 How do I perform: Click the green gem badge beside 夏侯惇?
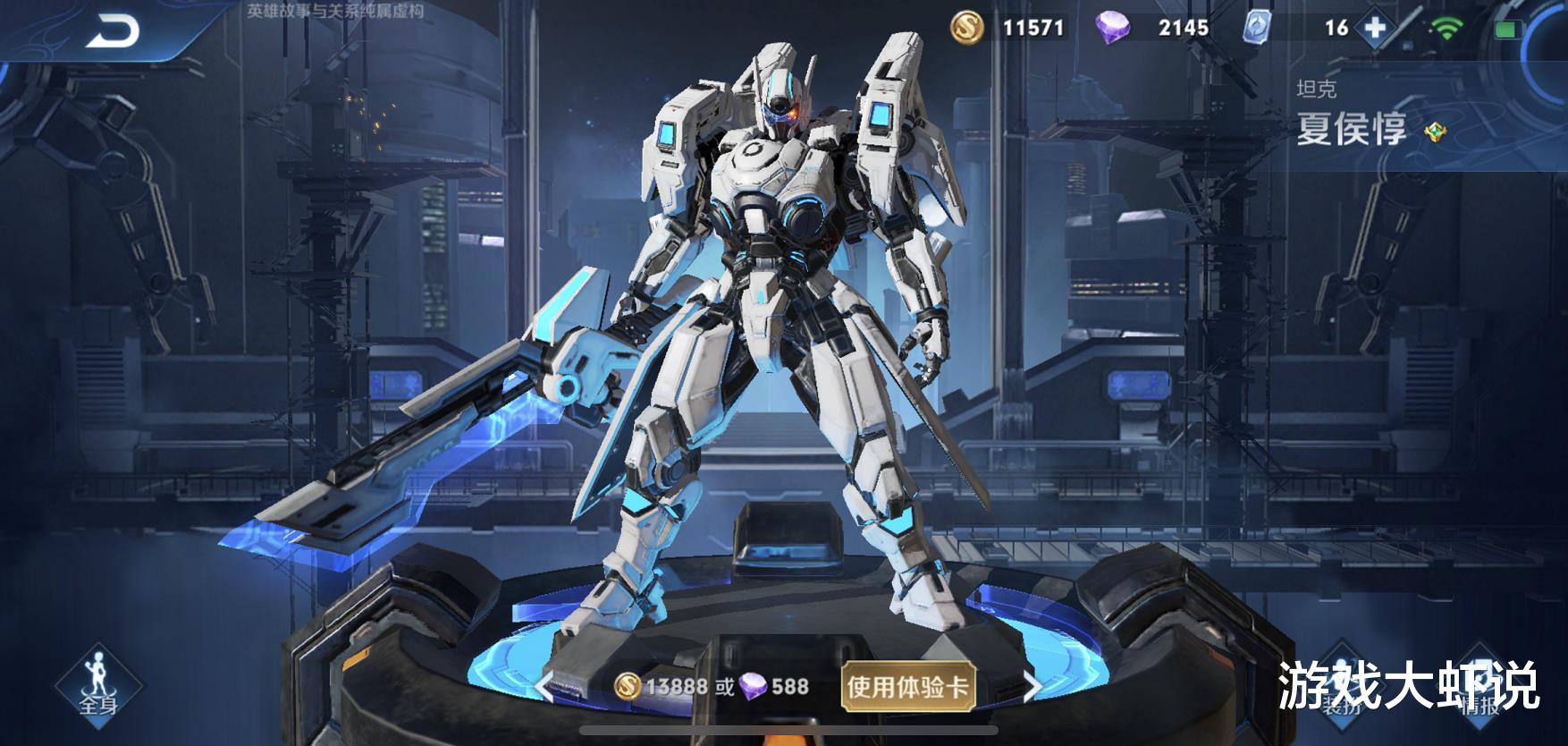click(x=1435, y=132)
